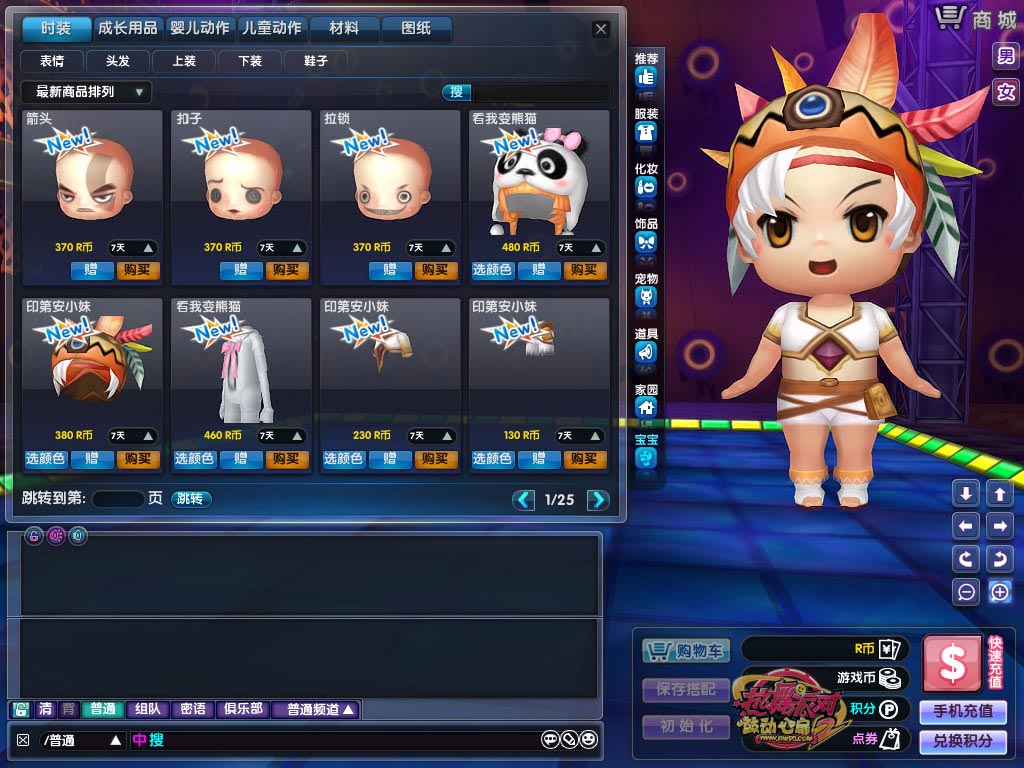Buy the 箭头 face item
This screenshot has height=768, width=1024.
138,270
